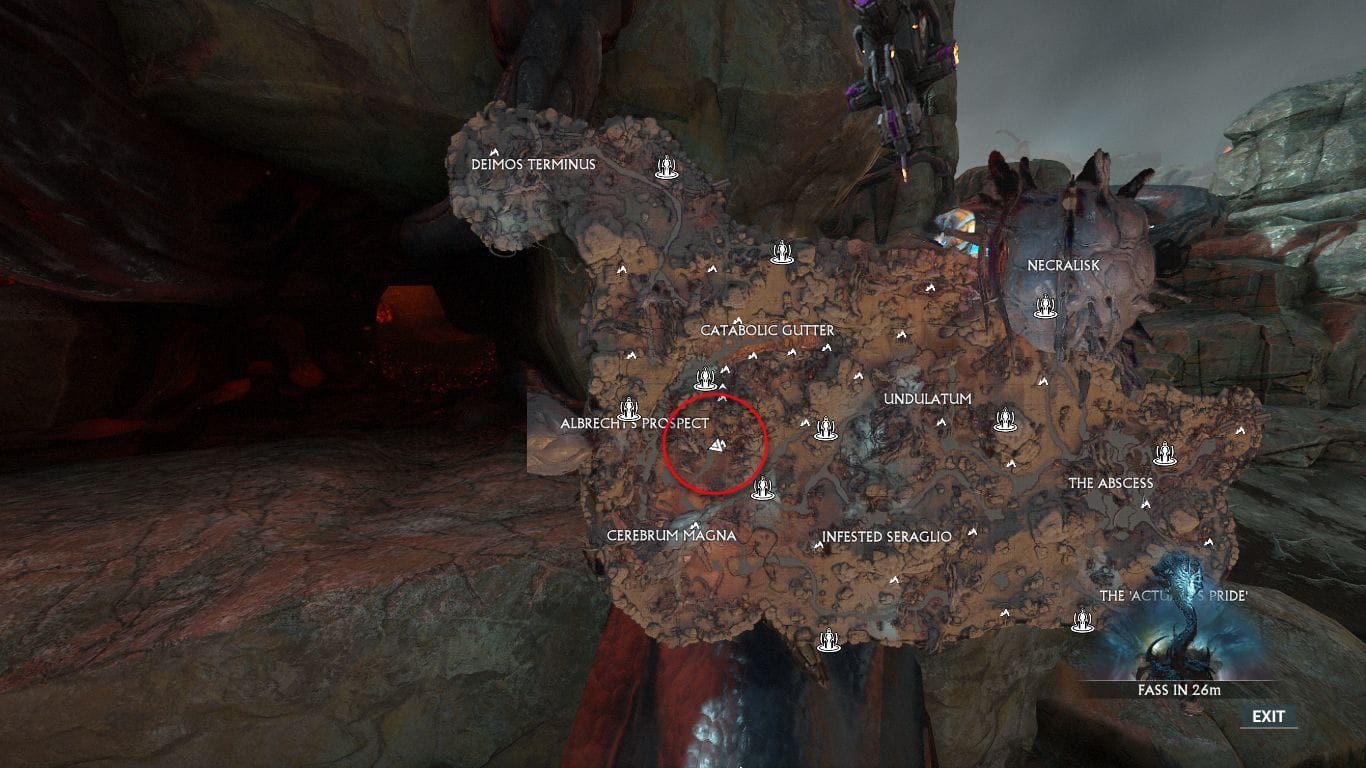Select the fishing icon beside Albrecht's Prospect
The width and height of the screenshot is (1366, 768).
pyautogui.click(x=629, y=410)
